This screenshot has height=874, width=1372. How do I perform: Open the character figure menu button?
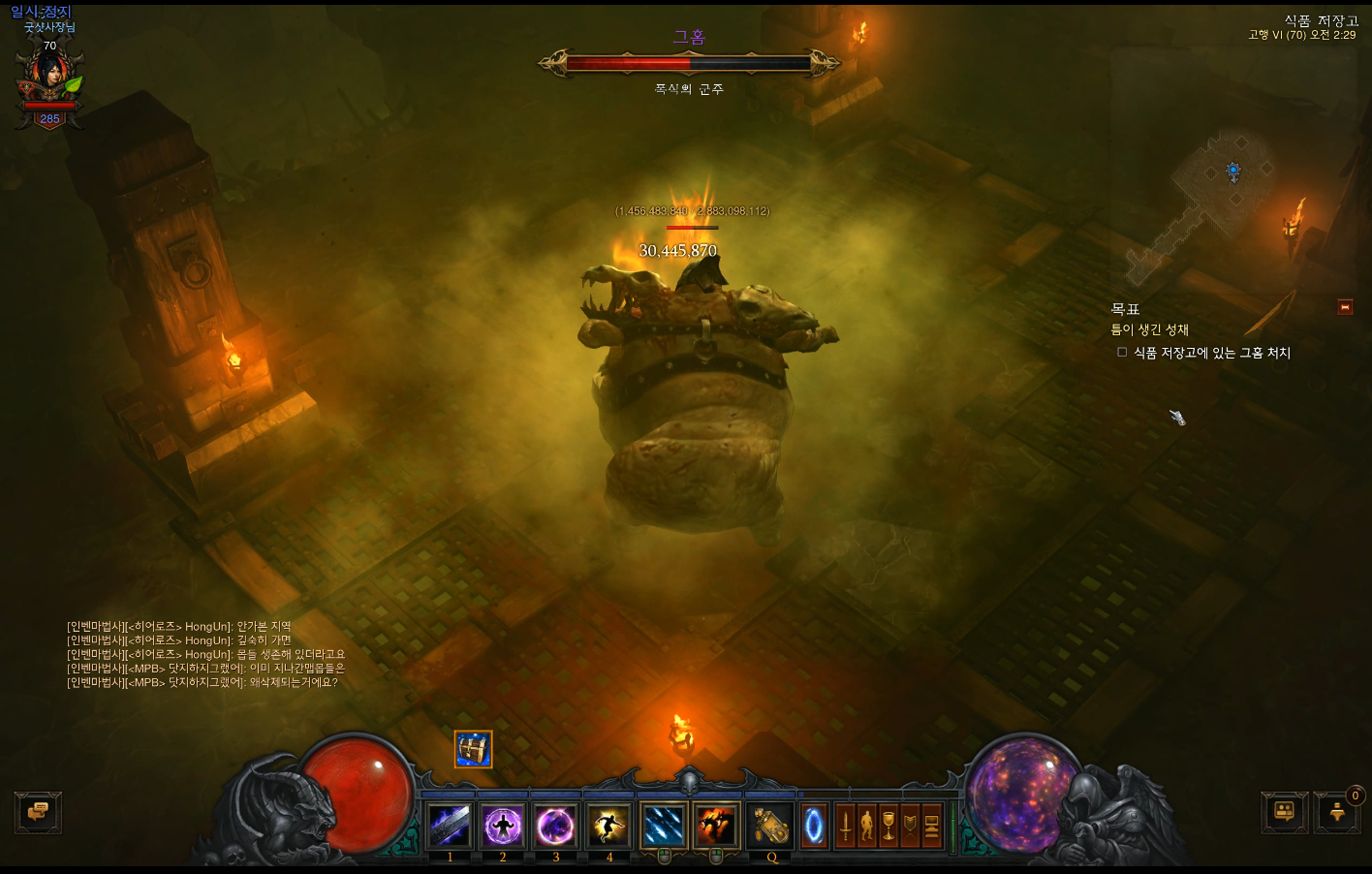click(x=866, y=827)
